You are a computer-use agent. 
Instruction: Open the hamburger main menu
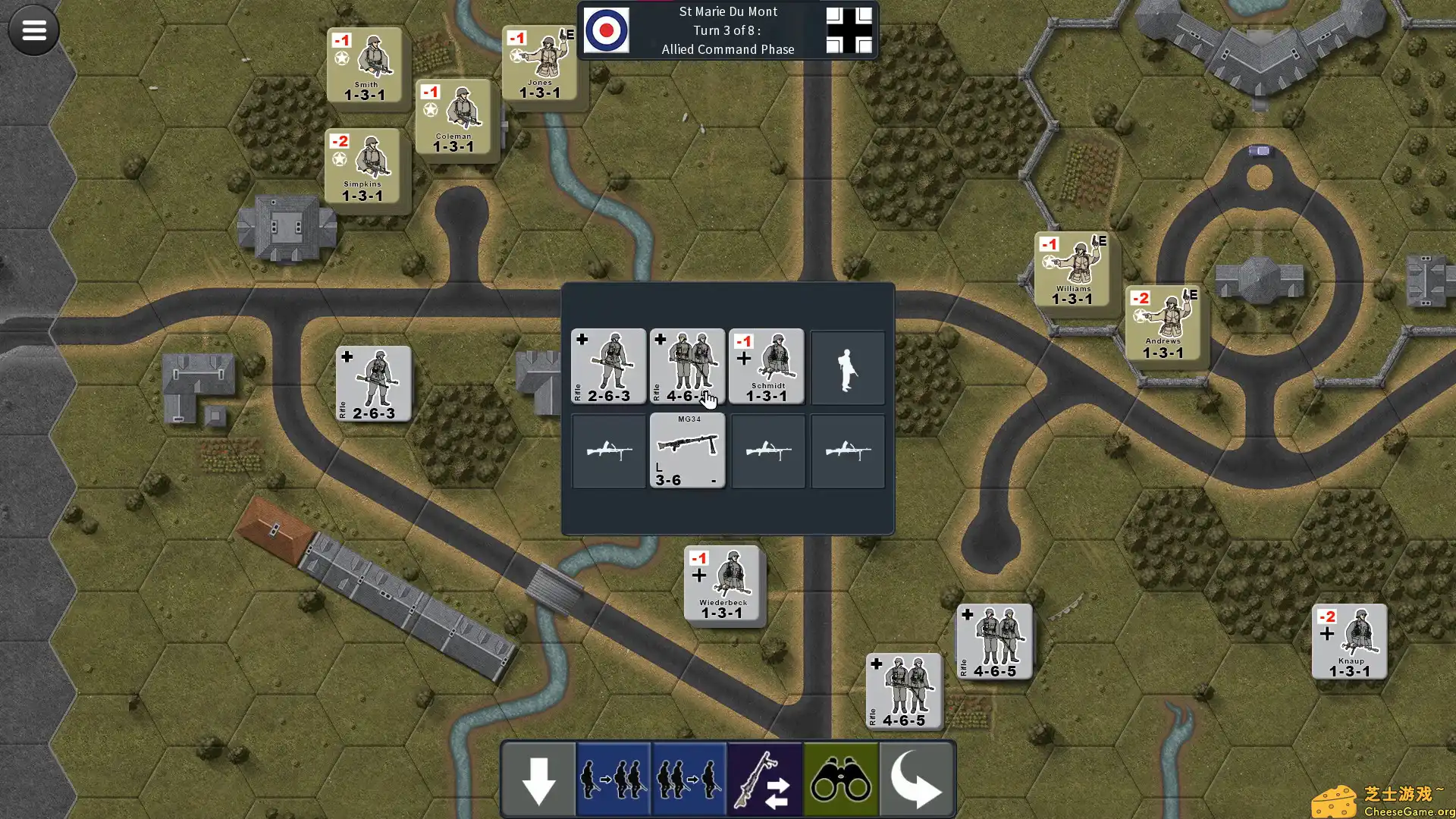coord(33,30)
